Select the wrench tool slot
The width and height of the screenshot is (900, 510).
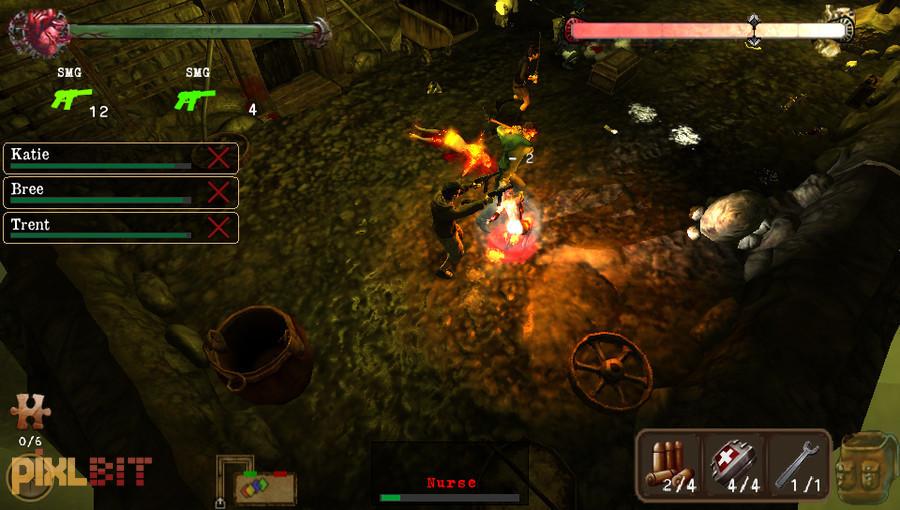(796, 465)
